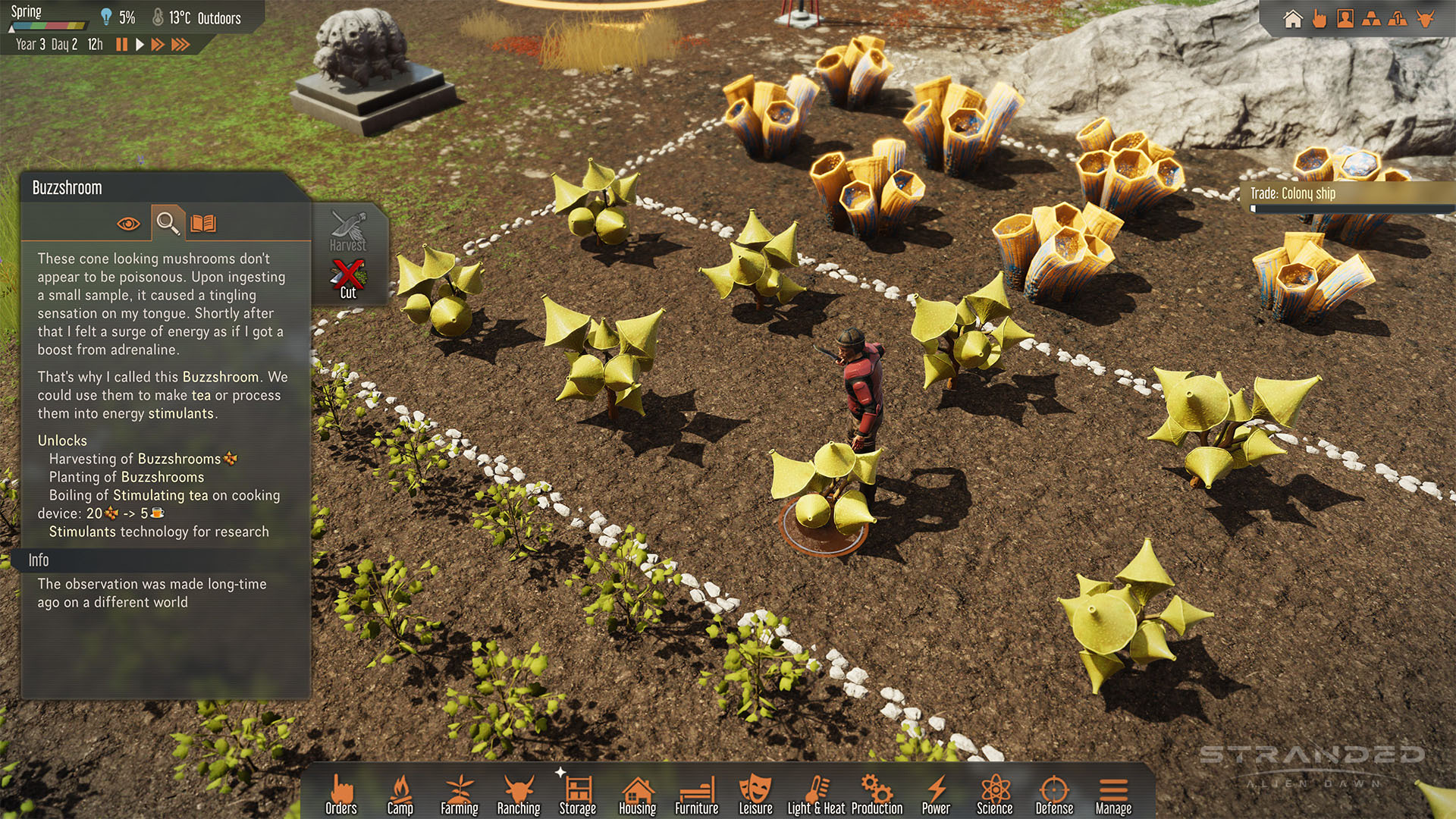The image size is (1456, 819).
Task: Open the eye tab in Buzzshroom panel
Action: tap(128, 224)
